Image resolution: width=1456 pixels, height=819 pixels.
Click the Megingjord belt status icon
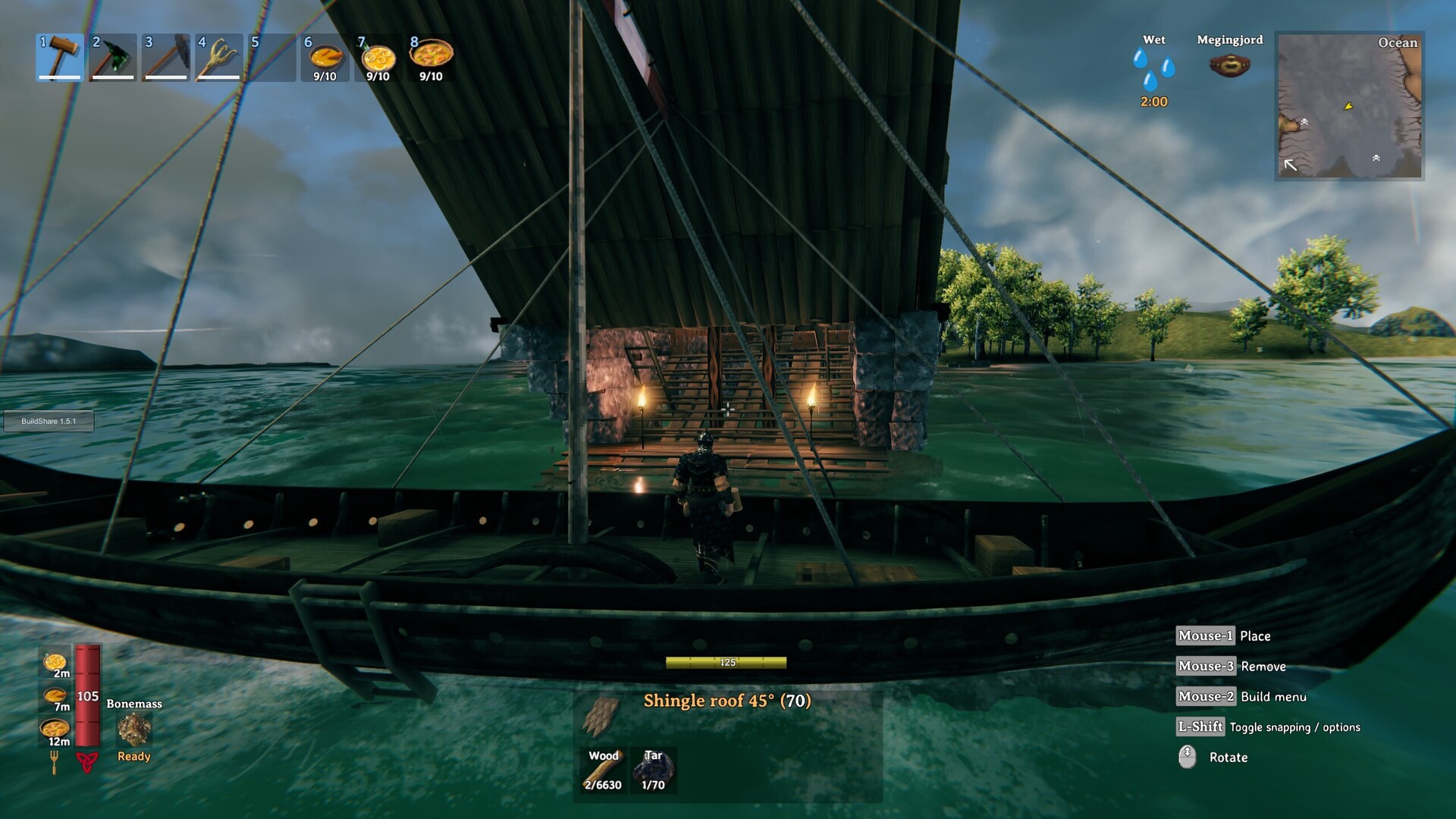pos(1230,64)
